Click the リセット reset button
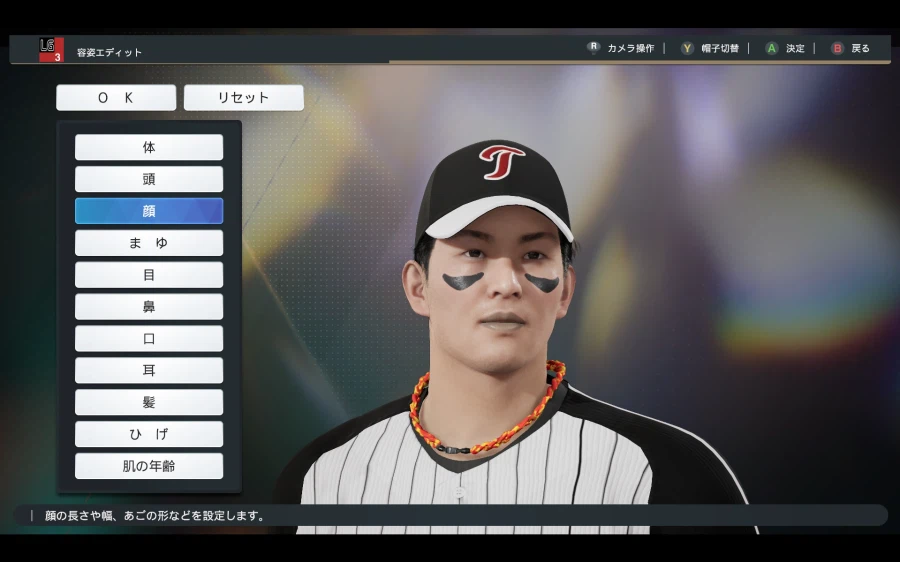 pos(244,98)
